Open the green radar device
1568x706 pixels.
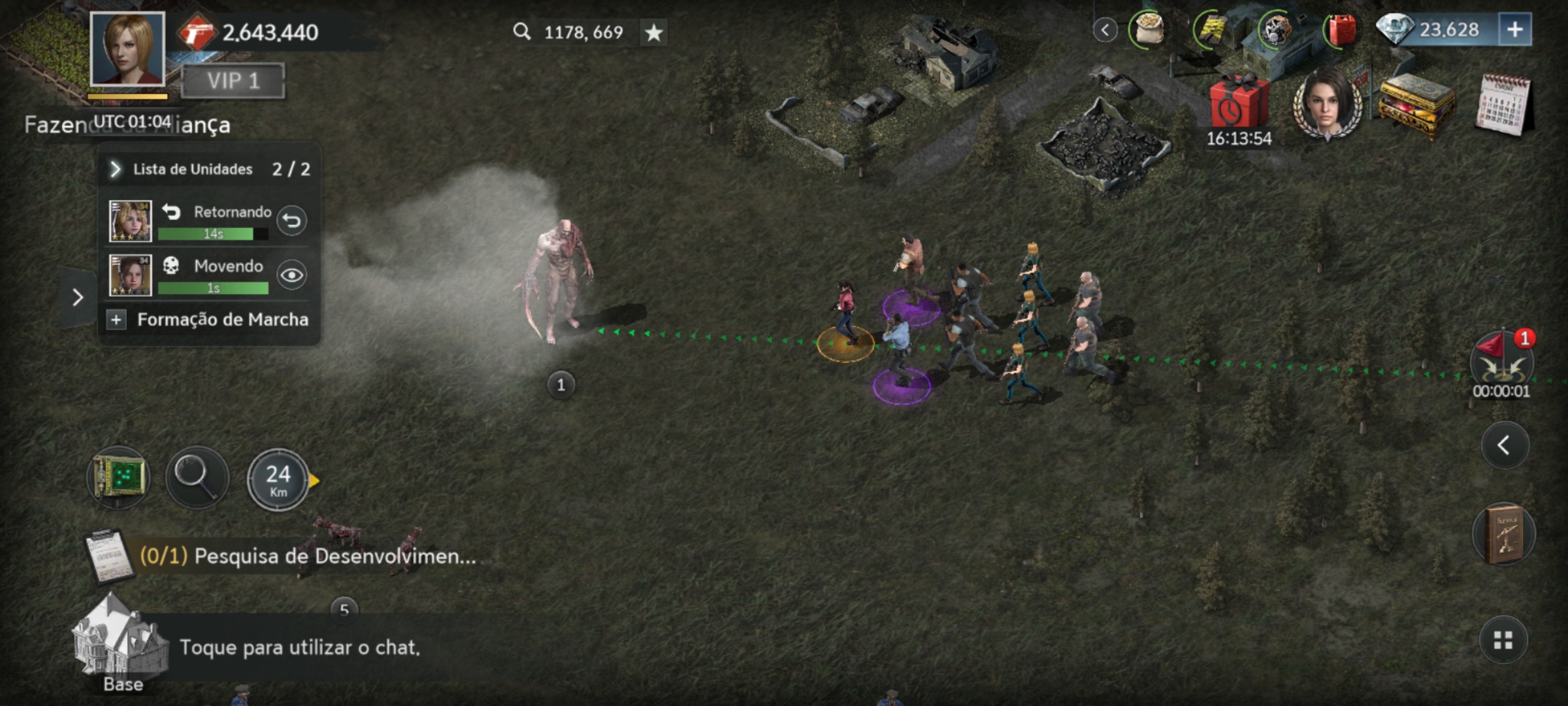(x=118, y=479)
